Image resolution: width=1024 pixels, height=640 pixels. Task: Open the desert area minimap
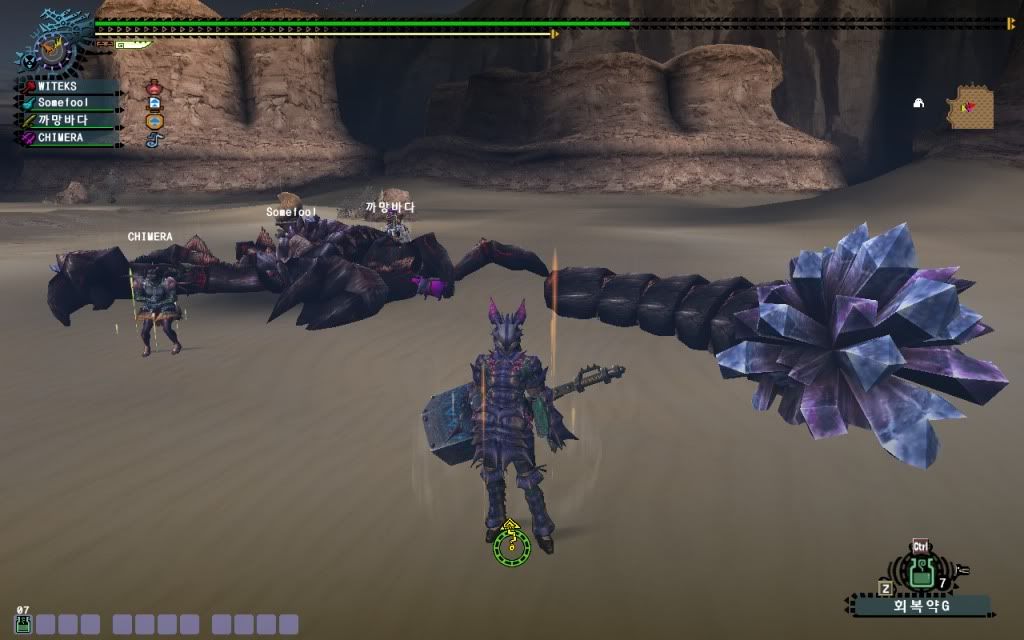click(x=972, y=107)
